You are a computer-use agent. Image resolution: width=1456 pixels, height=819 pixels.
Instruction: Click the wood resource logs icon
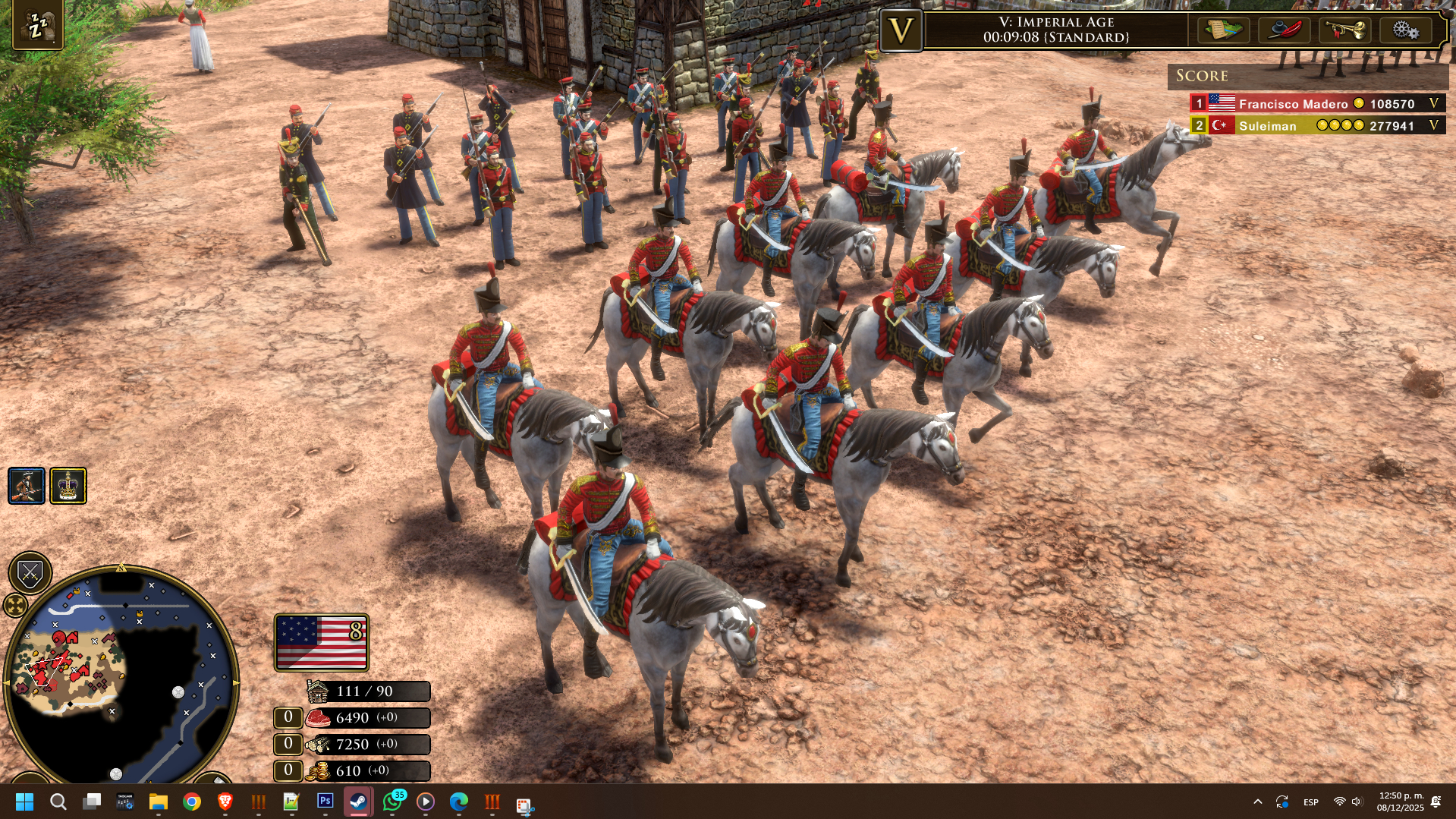point(318,745)
